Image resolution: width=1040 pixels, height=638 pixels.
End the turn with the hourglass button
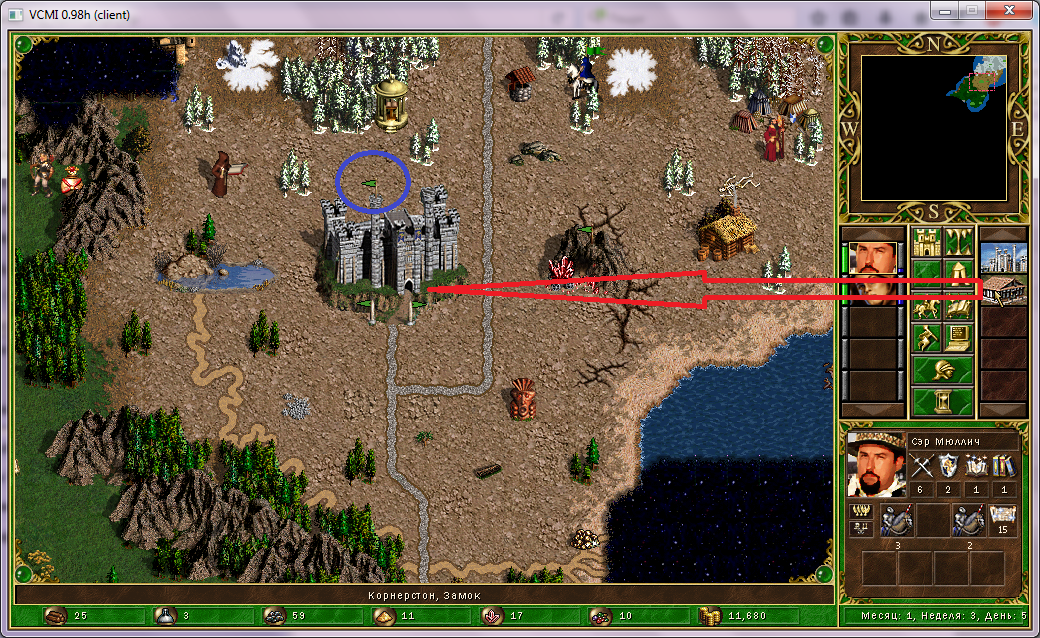(x=942, y=402)
